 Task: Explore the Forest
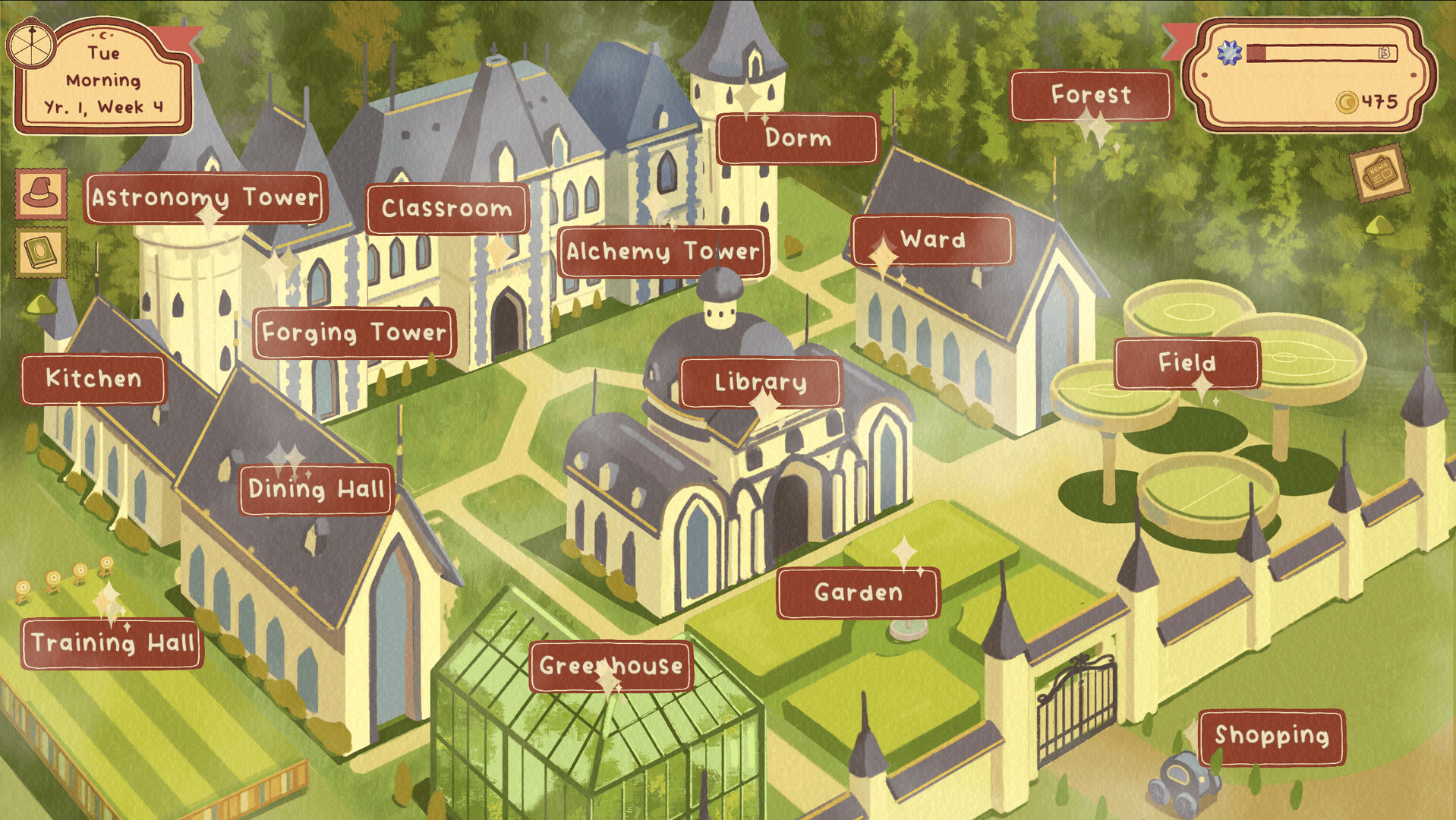tap(1090, 96)
